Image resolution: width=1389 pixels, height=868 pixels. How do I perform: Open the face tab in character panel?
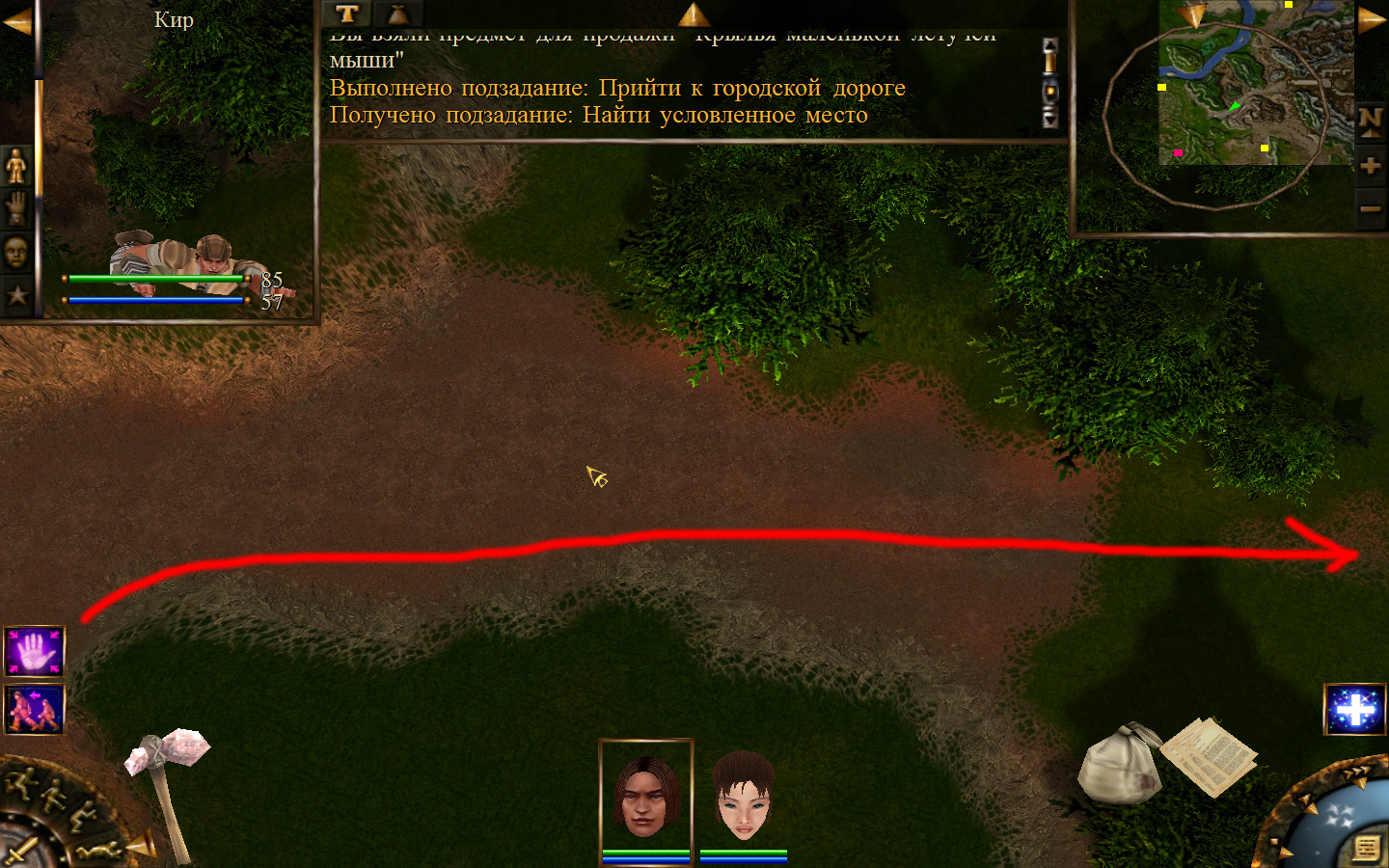(x=16, y=252)
